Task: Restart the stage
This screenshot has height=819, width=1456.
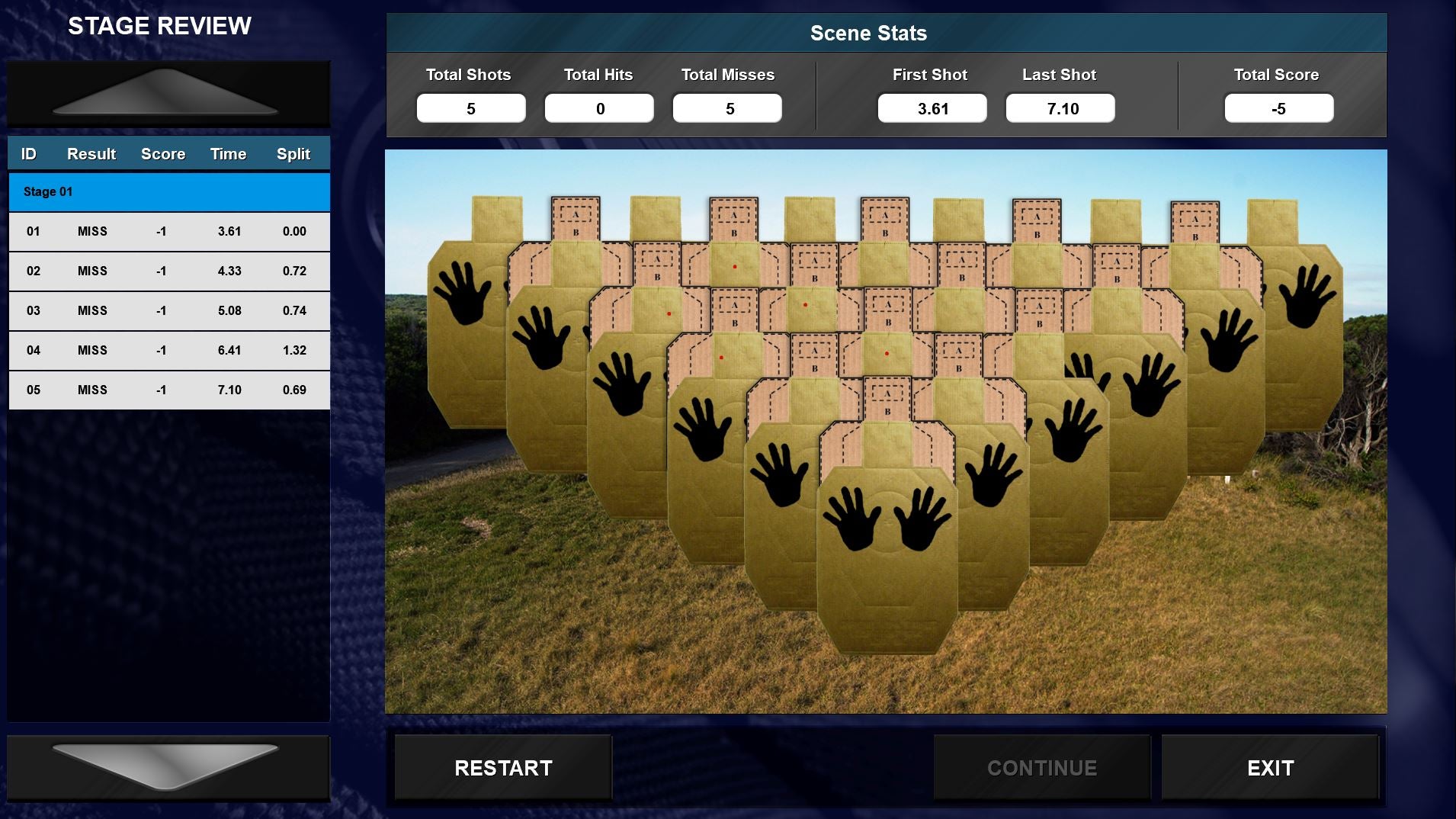Action: (503, 767)
